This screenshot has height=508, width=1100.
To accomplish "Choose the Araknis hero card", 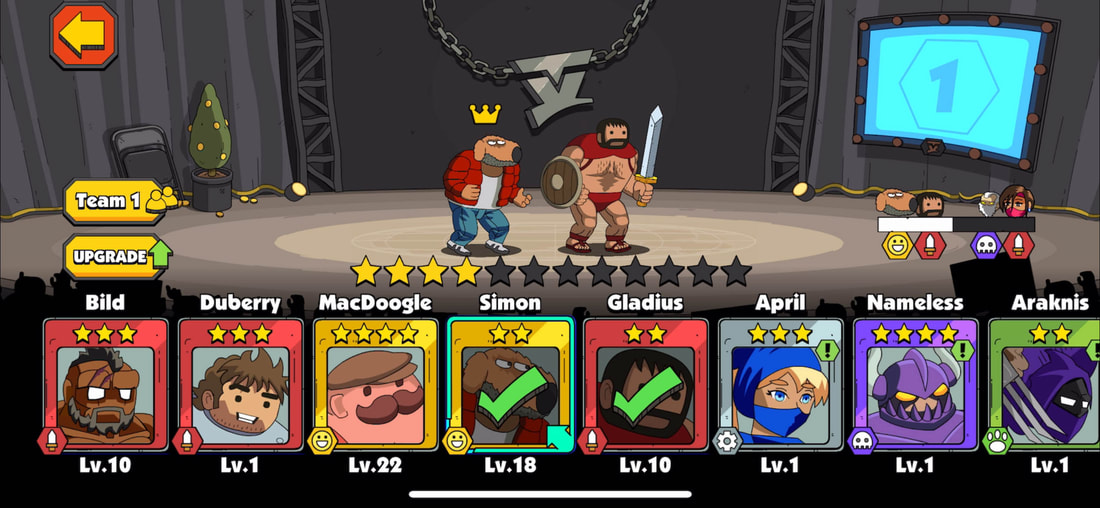I will pos(1045,383).
